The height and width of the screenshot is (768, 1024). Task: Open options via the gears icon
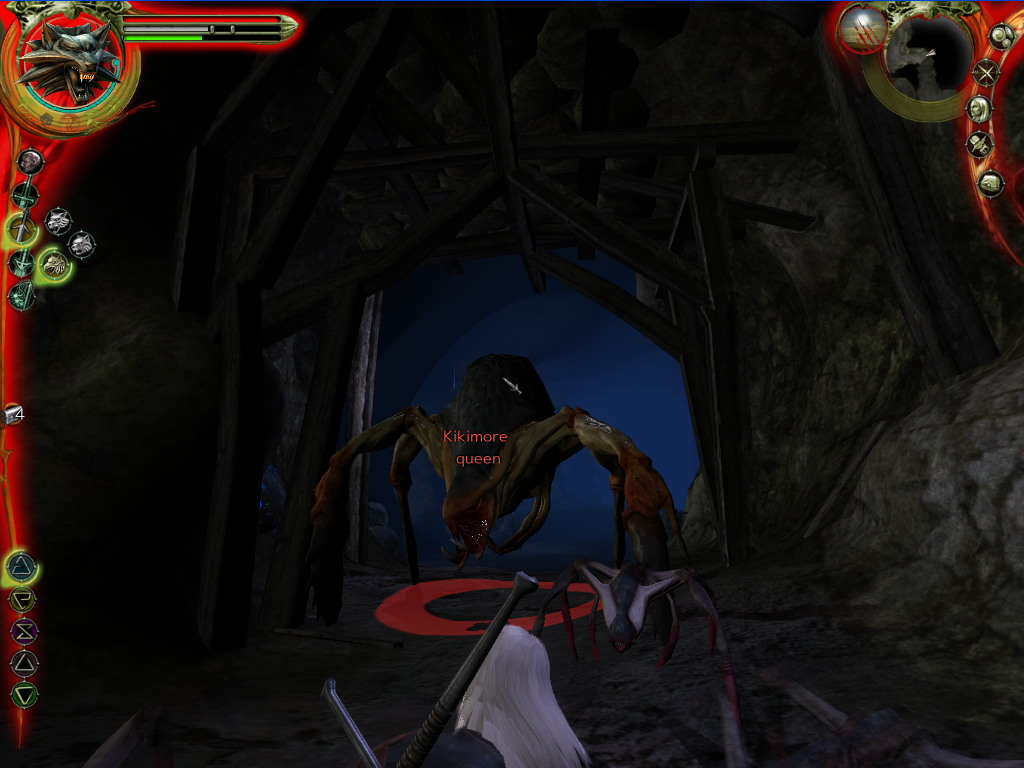click(1001, 36)
